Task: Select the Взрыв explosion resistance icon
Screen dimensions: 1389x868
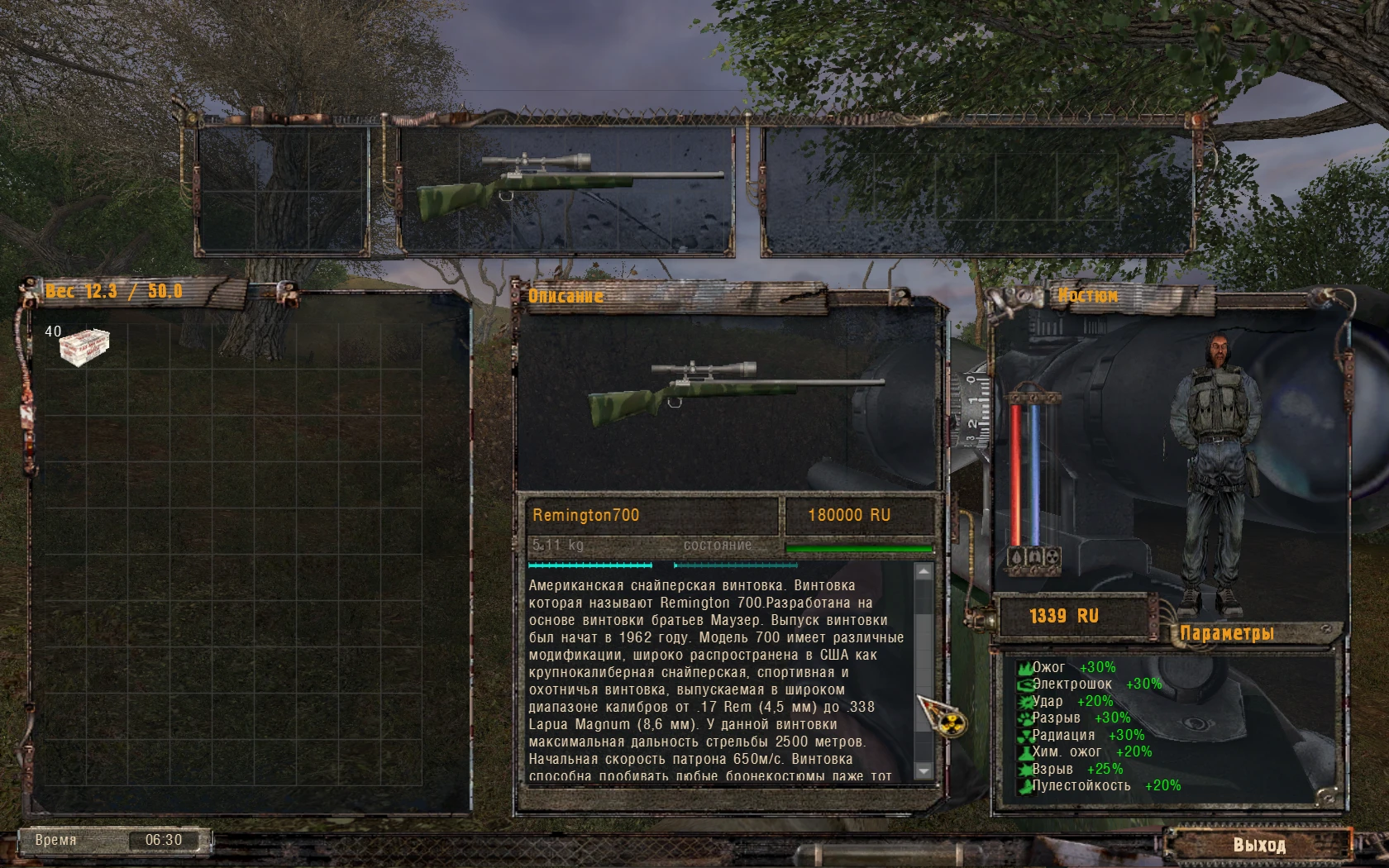Action: click(x=1025, y=769)
